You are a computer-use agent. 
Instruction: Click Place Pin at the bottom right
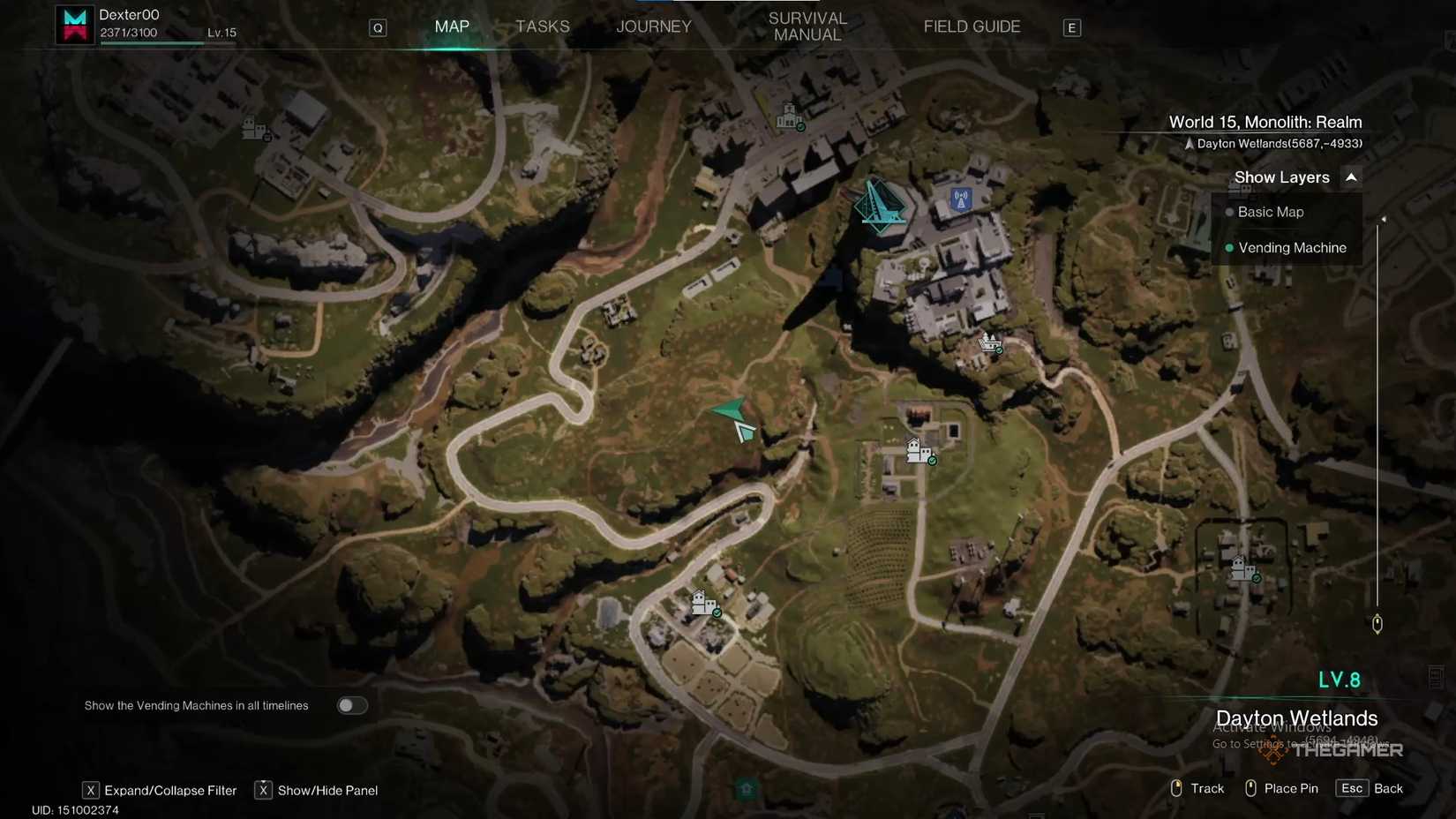1291,788
